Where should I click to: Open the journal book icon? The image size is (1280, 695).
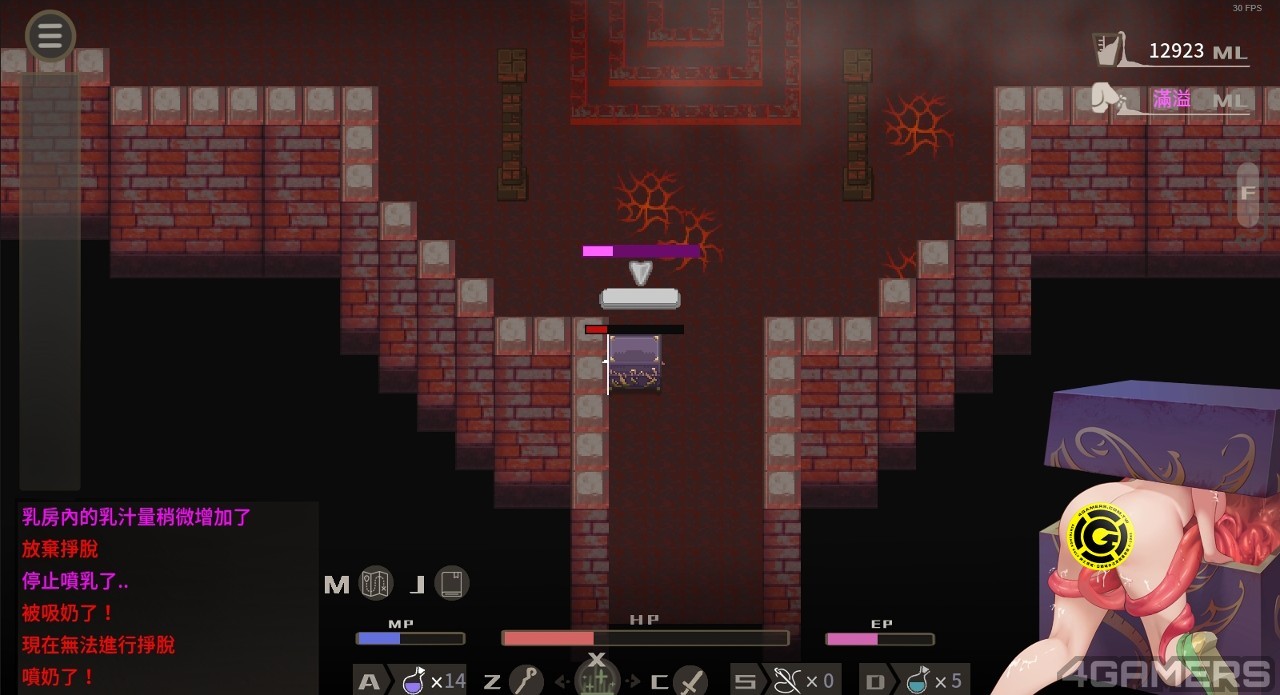(x=452, y=583)
